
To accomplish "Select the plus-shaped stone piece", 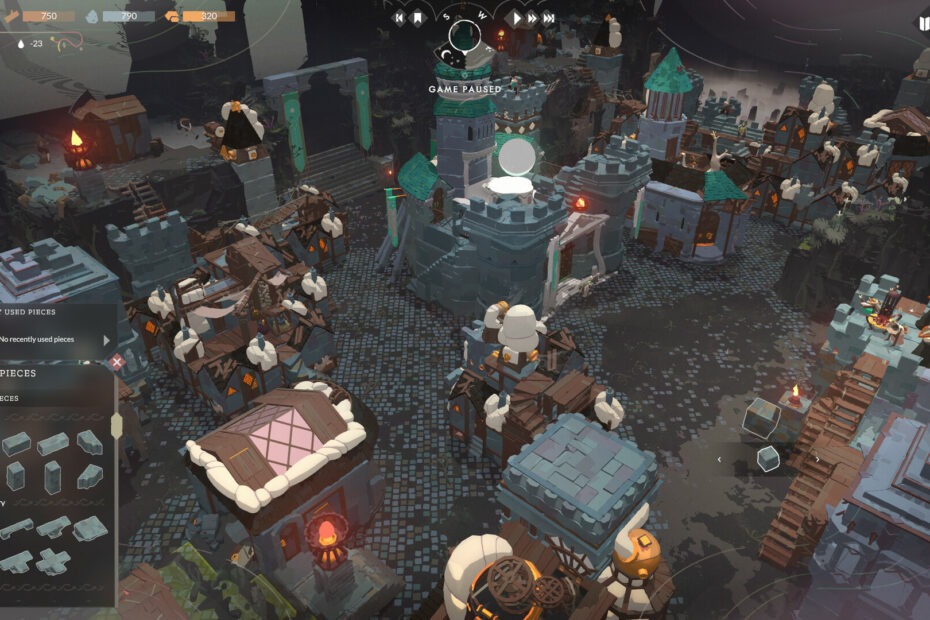I will 53,561.
